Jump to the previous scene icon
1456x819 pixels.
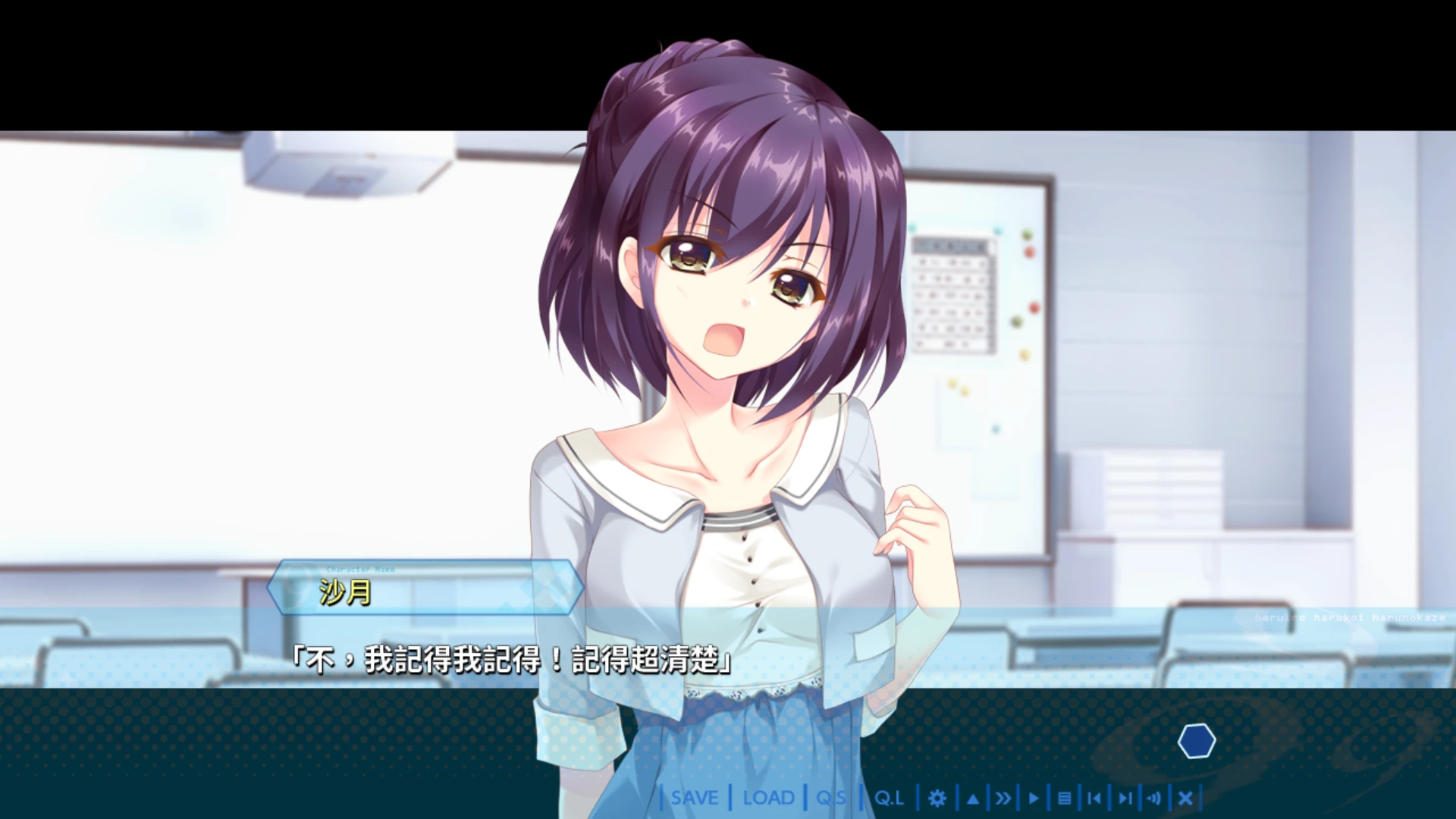point(1094,798)
